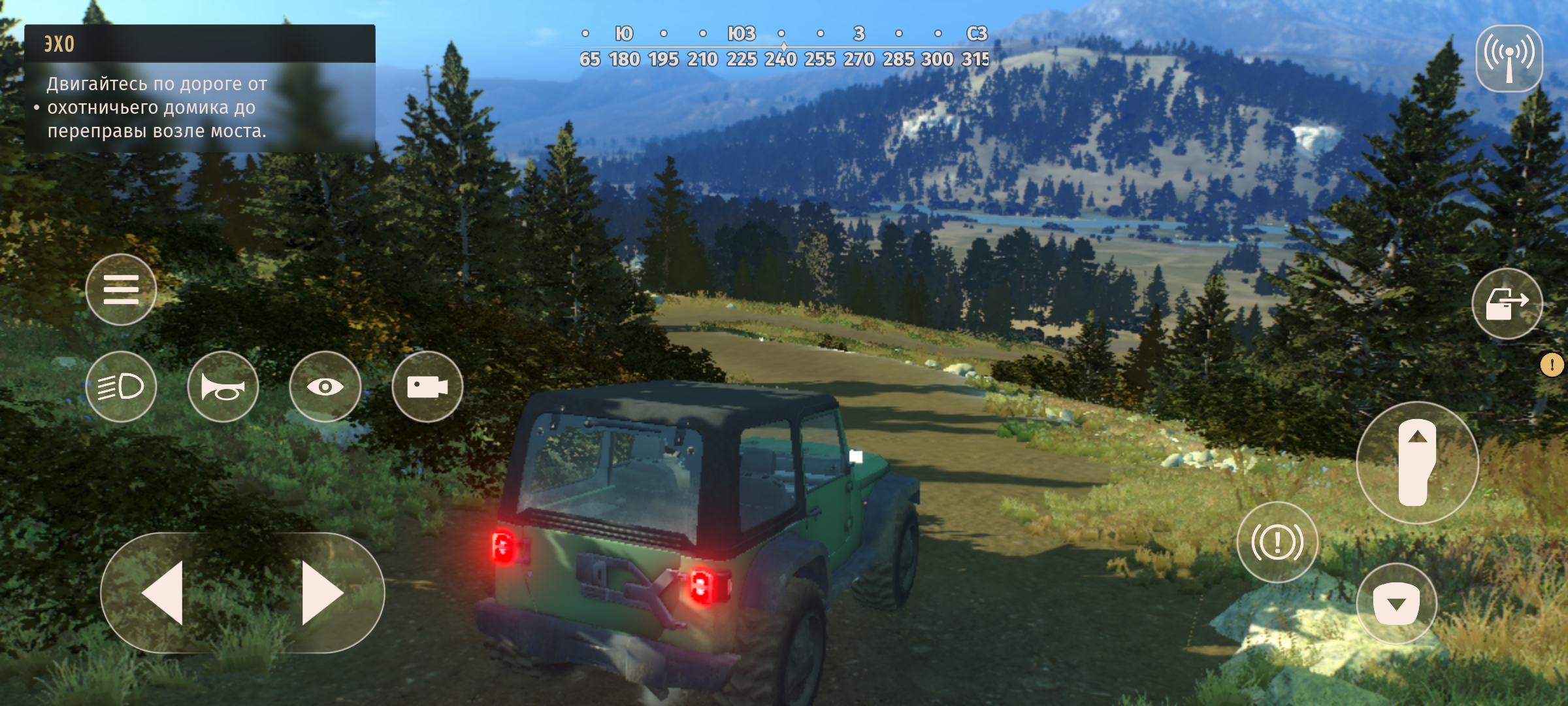The width and height of the screenshot is (1568, 706).
Task: Open the hamburger menu button
Action: pyautogui.click(x=121, y=290)
